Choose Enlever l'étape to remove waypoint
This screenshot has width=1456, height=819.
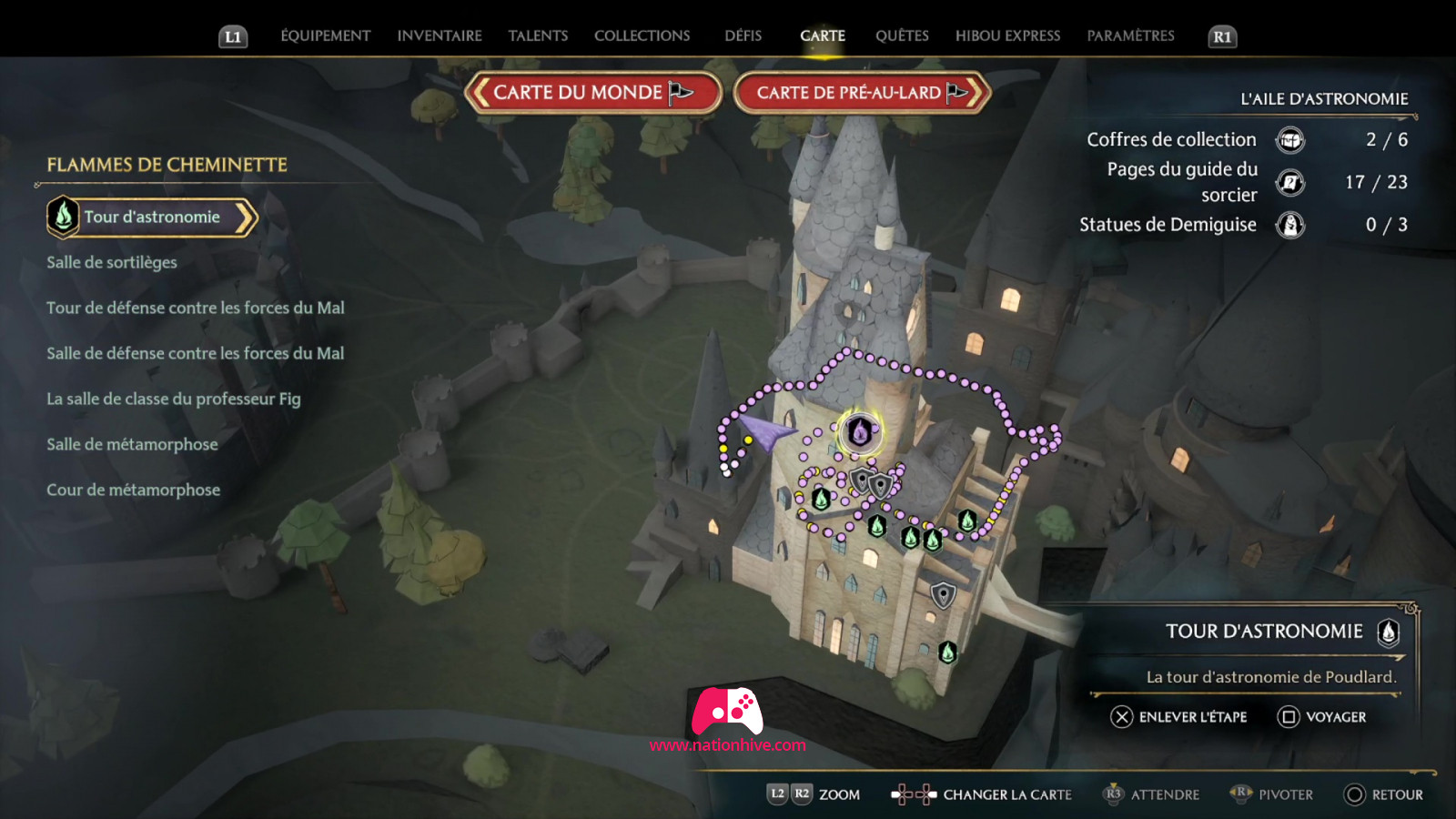pyautogui.click(x=1179, y=717)
